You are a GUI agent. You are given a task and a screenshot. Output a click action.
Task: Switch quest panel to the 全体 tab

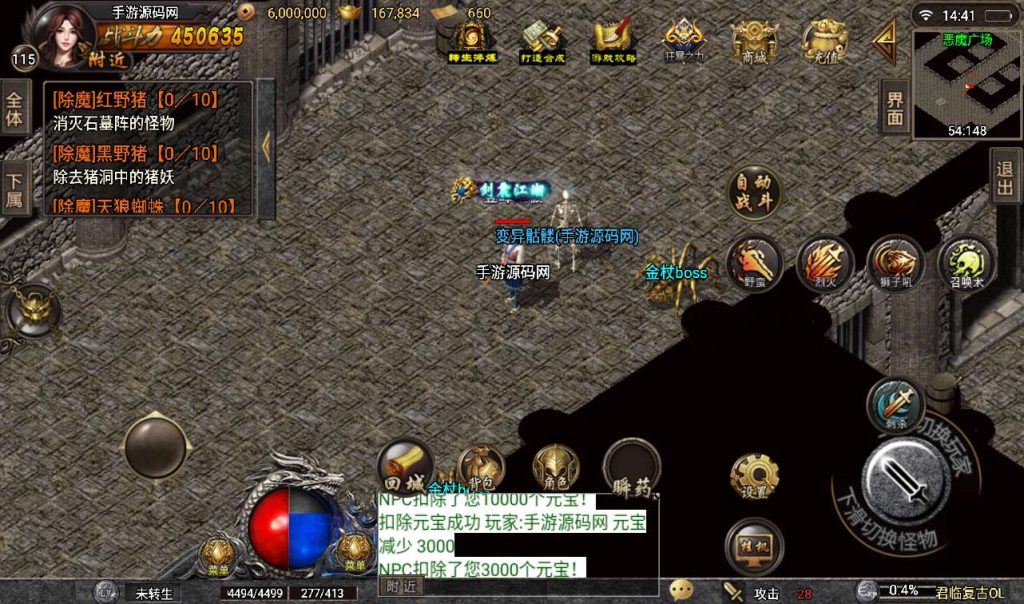[15, 108]
